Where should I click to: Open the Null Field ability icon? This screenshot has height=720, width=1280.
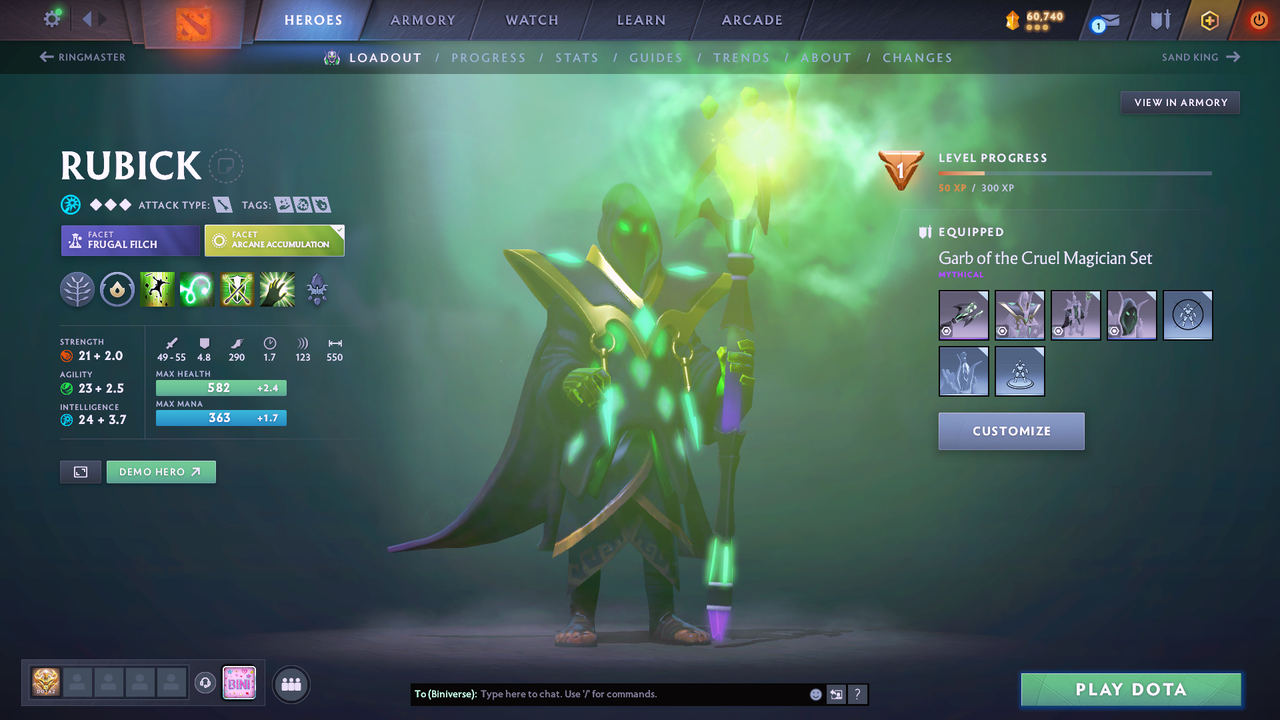click(235, 290)
